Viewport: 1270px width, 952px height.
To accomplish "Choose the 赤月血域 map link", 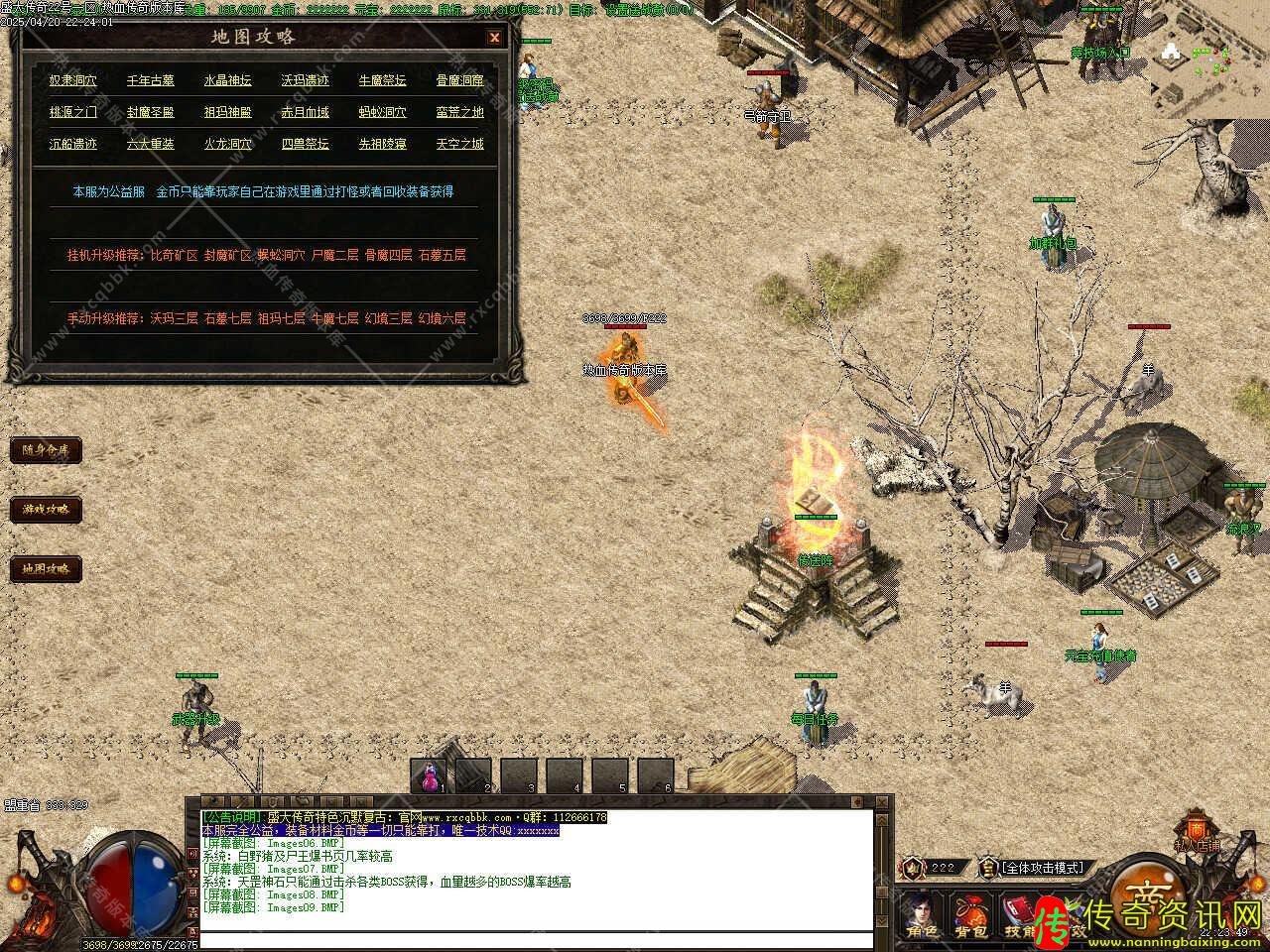I will pos(305,112).
